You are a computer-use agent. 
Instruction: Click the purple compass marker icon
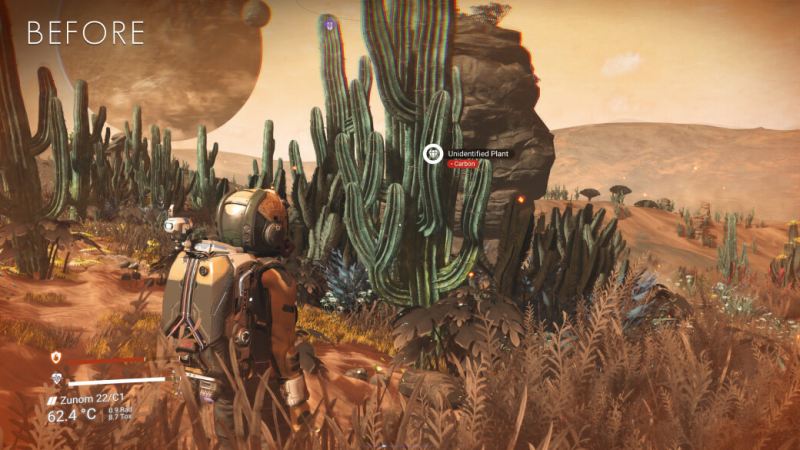tap(330, 20)
